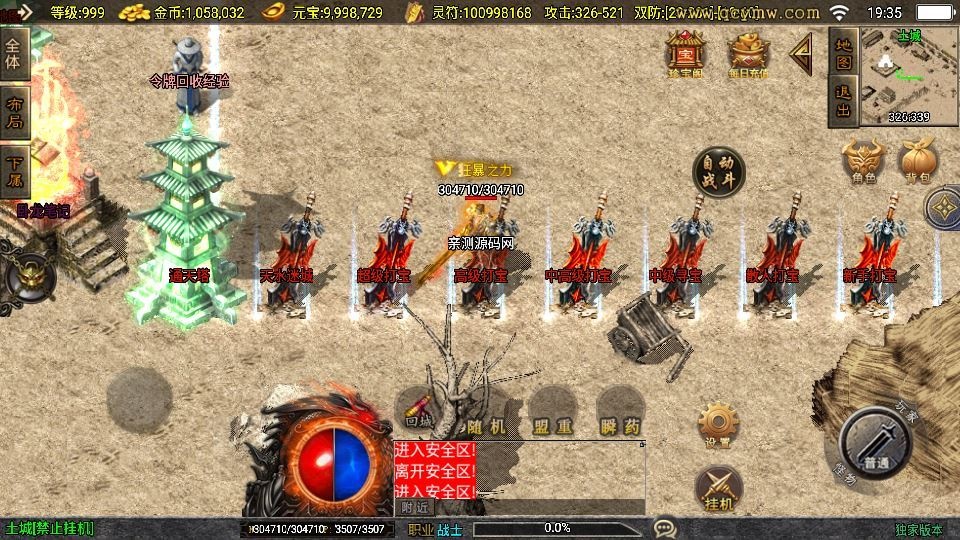Open the chat bubble icon
This screenshot has width=960, height=540.
(665, 528)
